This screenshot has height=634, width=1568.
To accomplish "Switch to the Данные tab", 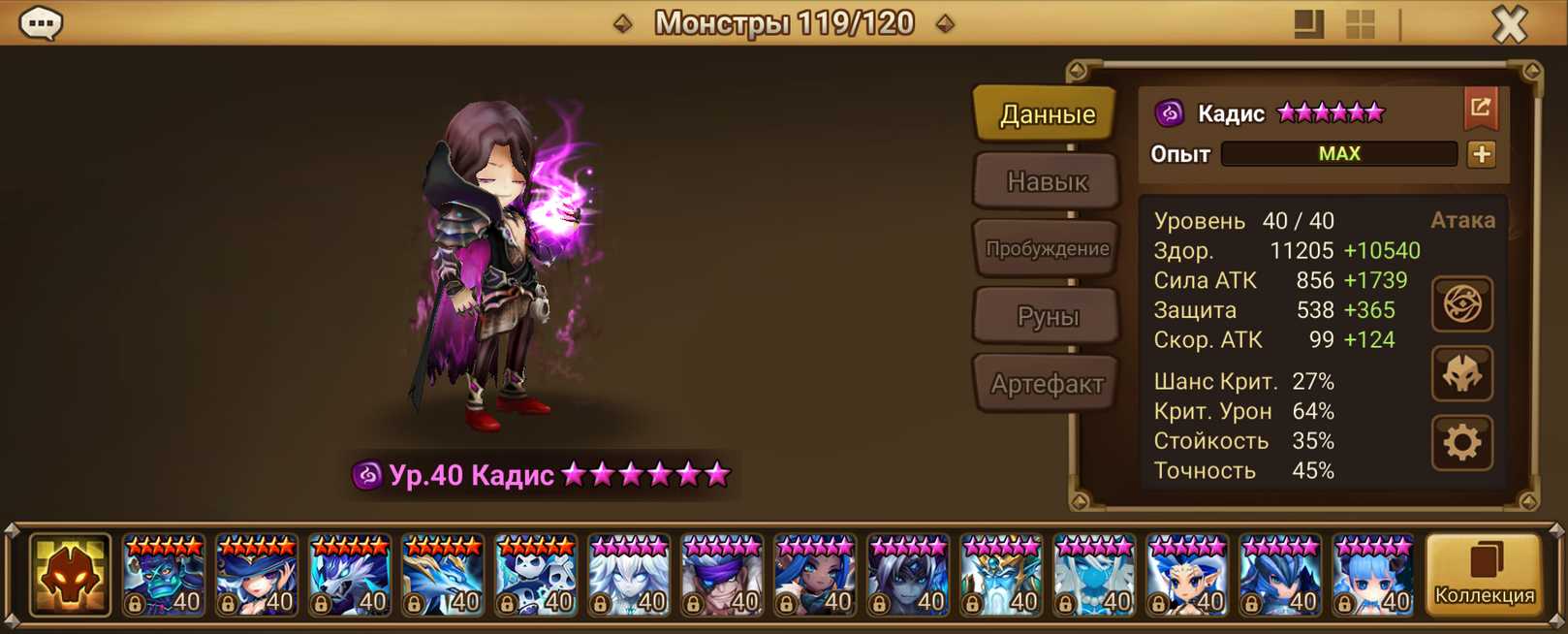I will (x=1046, y=114).
